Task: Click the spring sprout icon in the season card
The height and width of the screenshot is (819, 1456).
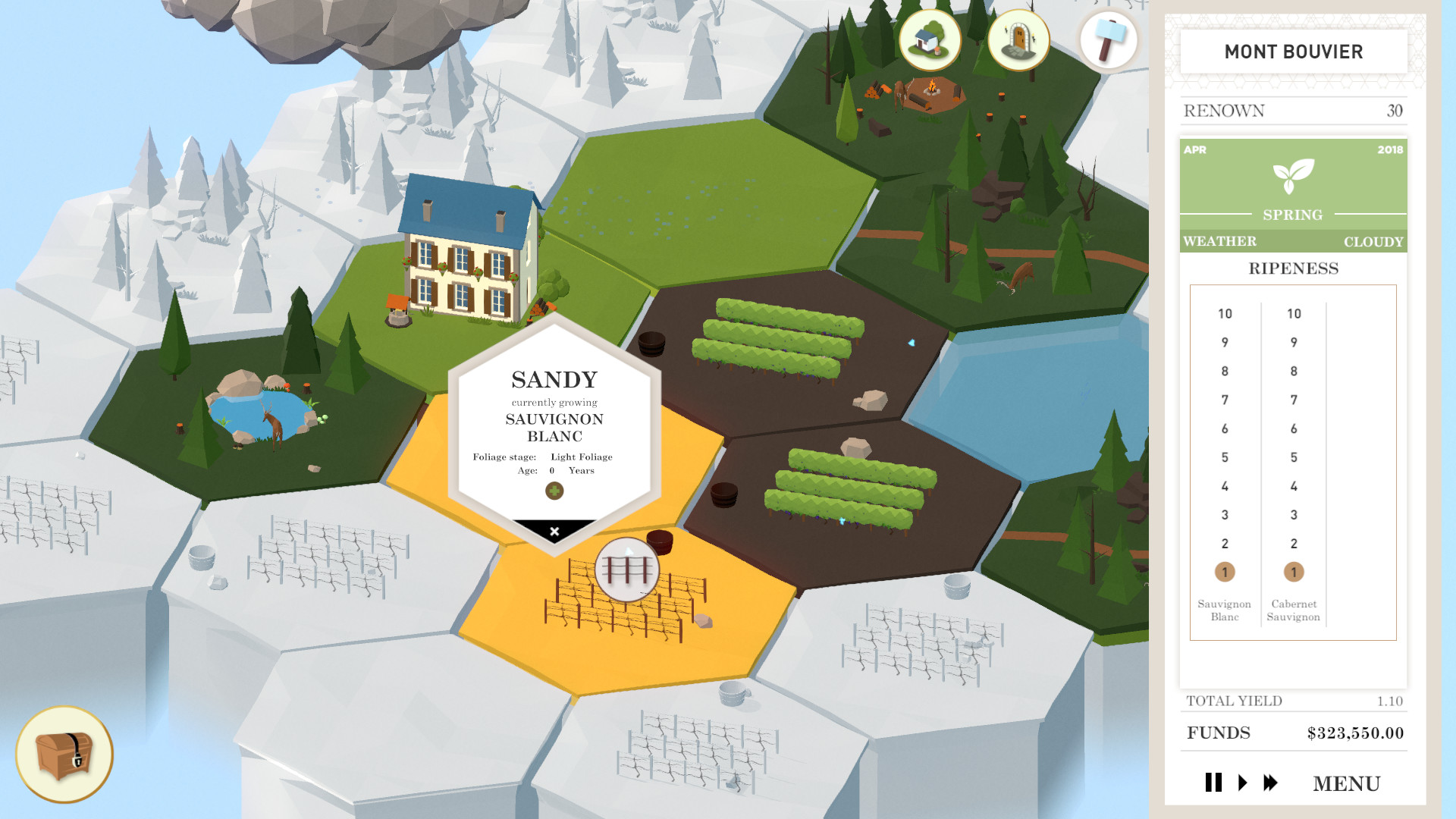Action: pyautogui.click(x=1293, y=176)
